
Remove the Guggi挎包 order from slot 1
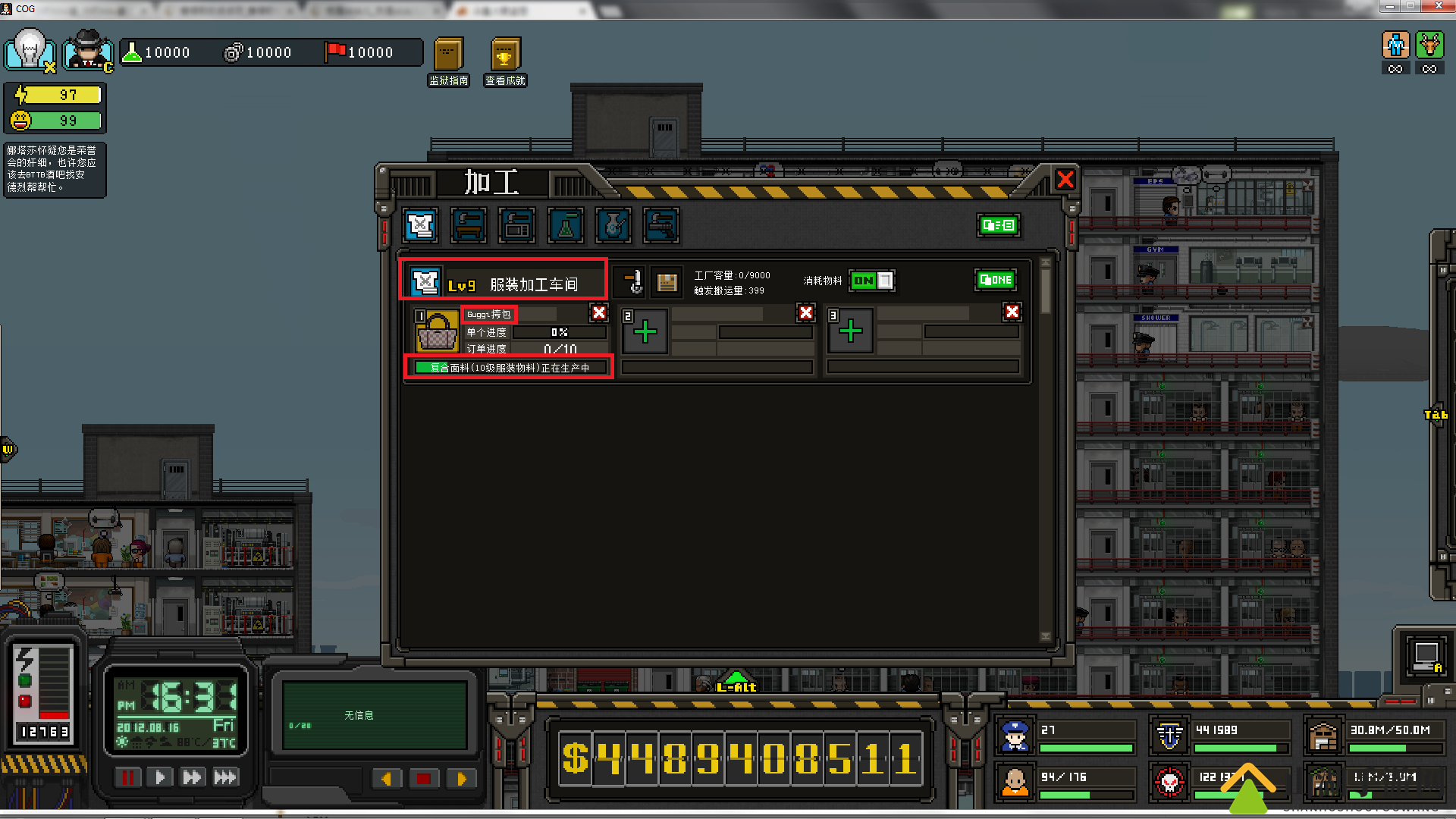tap(599, 312)
